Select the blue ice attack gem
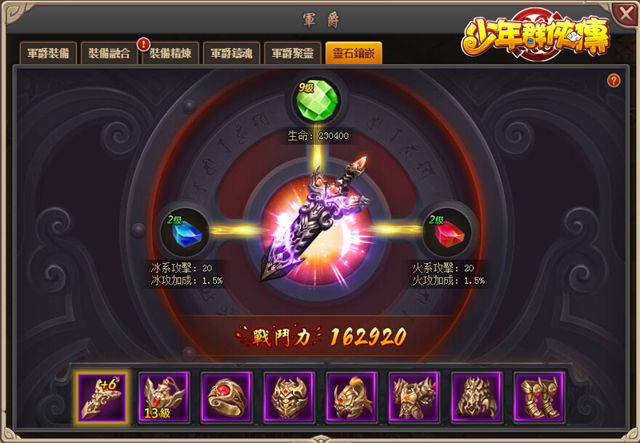 click(186, 234)
